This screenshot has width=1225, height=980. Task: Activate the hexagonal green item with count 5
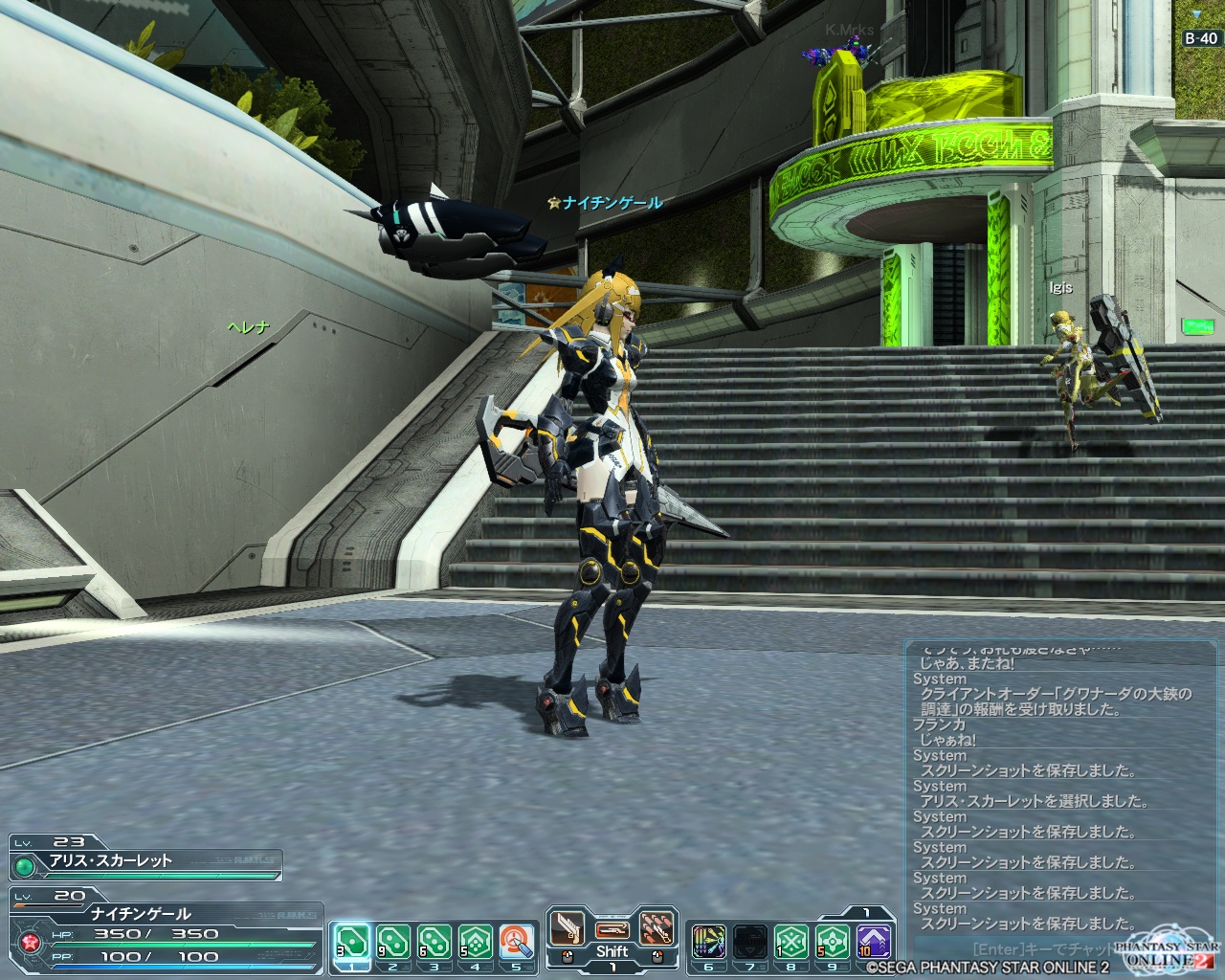pos(476,942)
